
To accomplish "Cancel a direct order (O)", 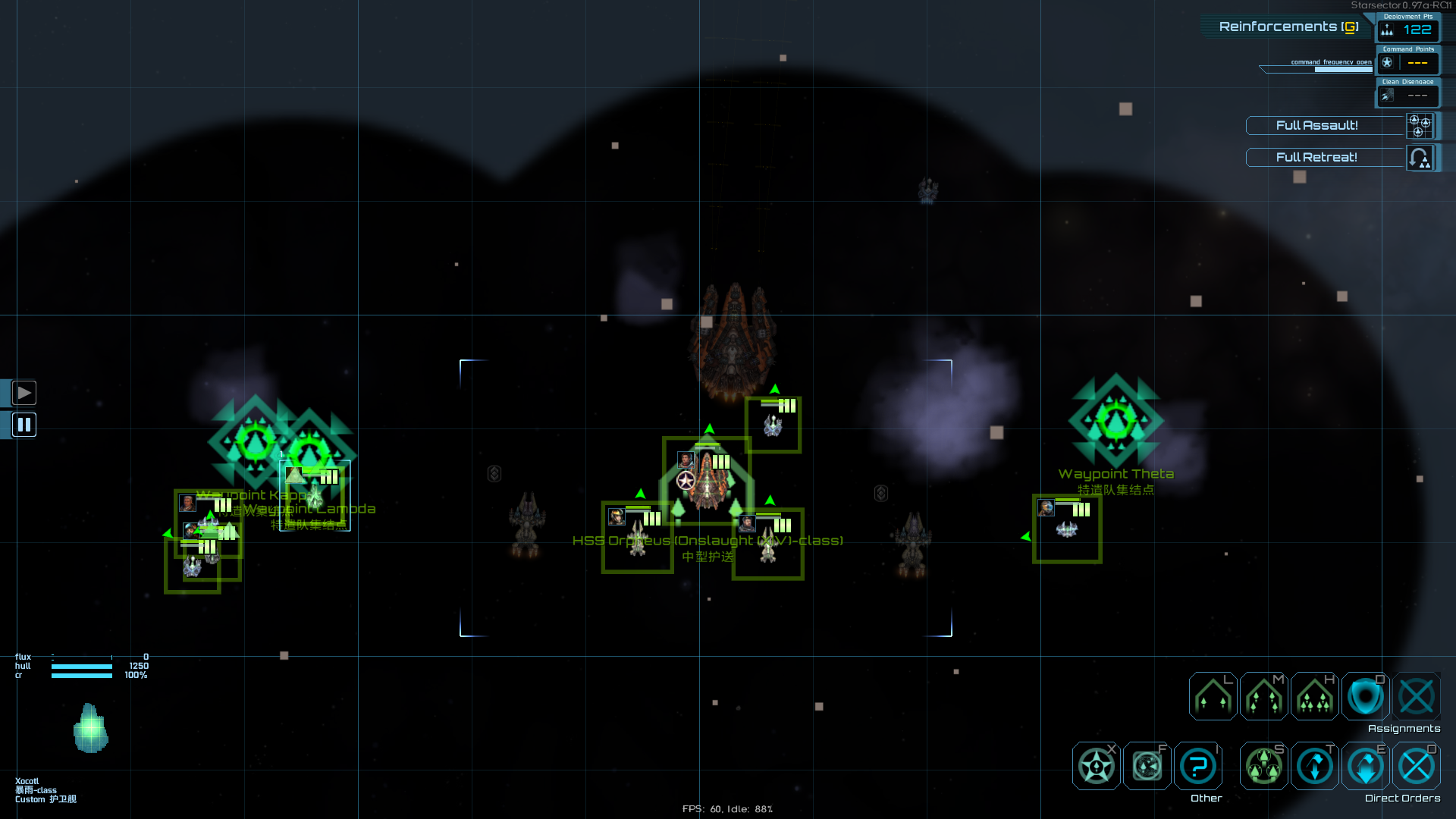I will pyautogui.click(x=1417, y=766).
